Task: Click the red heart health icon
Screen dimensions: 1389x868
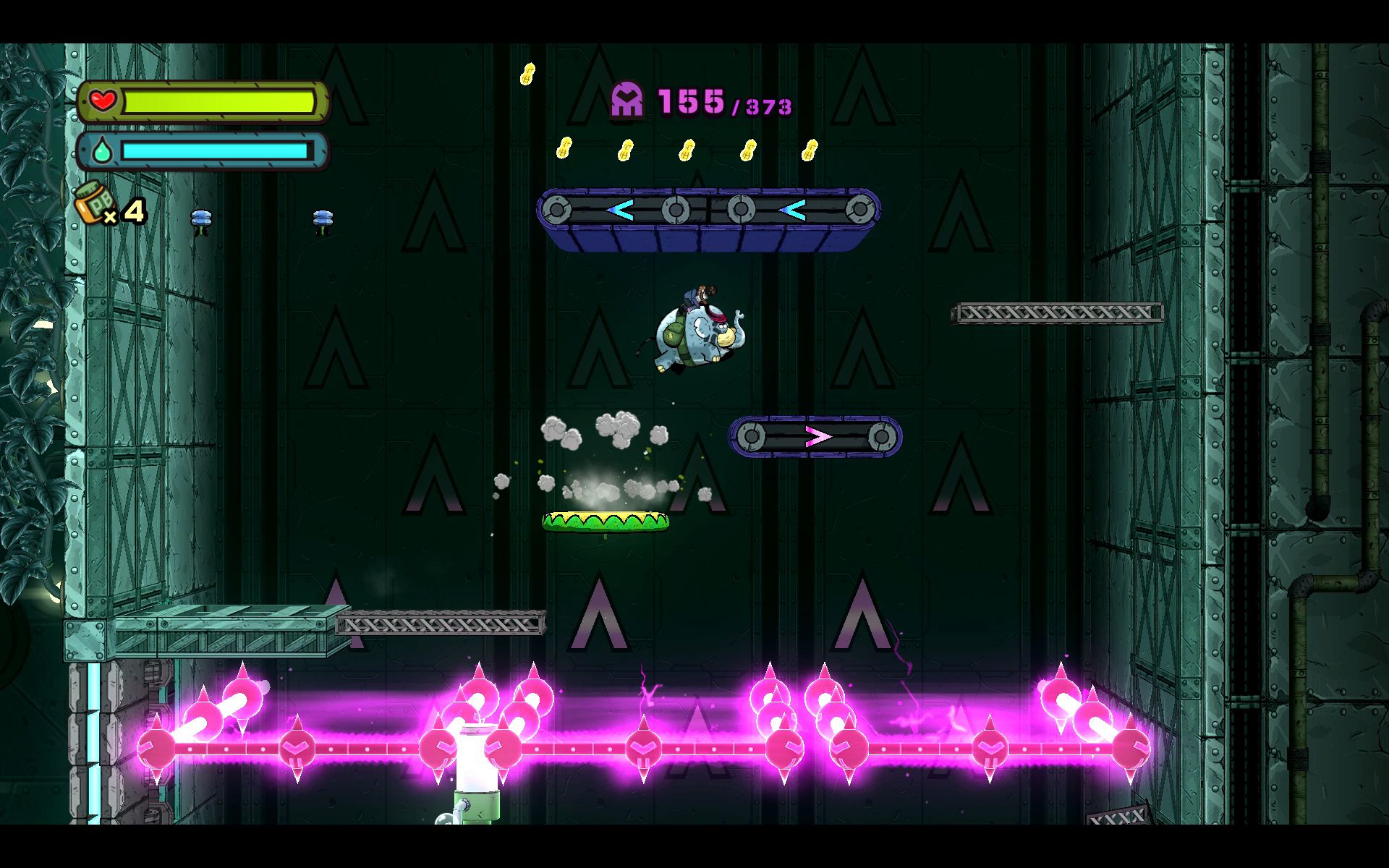Action: pyautogui.click(x=103, y=101)
